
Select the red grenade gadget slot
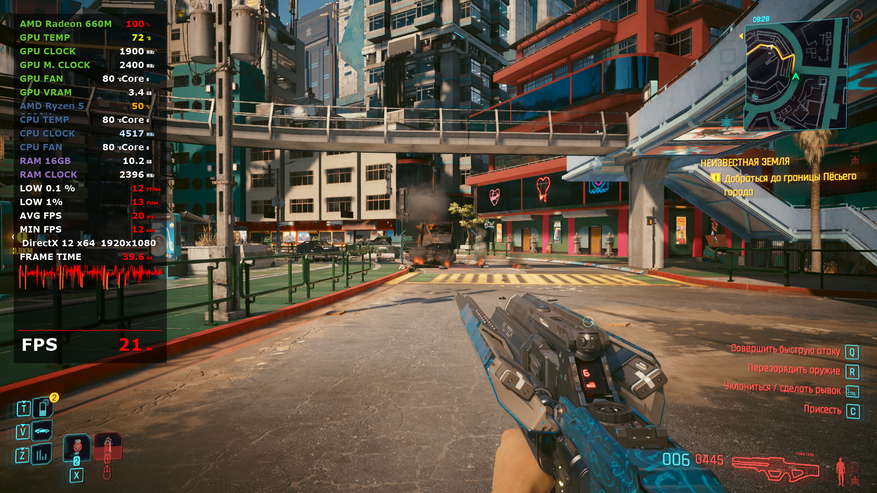pos(107,447)
